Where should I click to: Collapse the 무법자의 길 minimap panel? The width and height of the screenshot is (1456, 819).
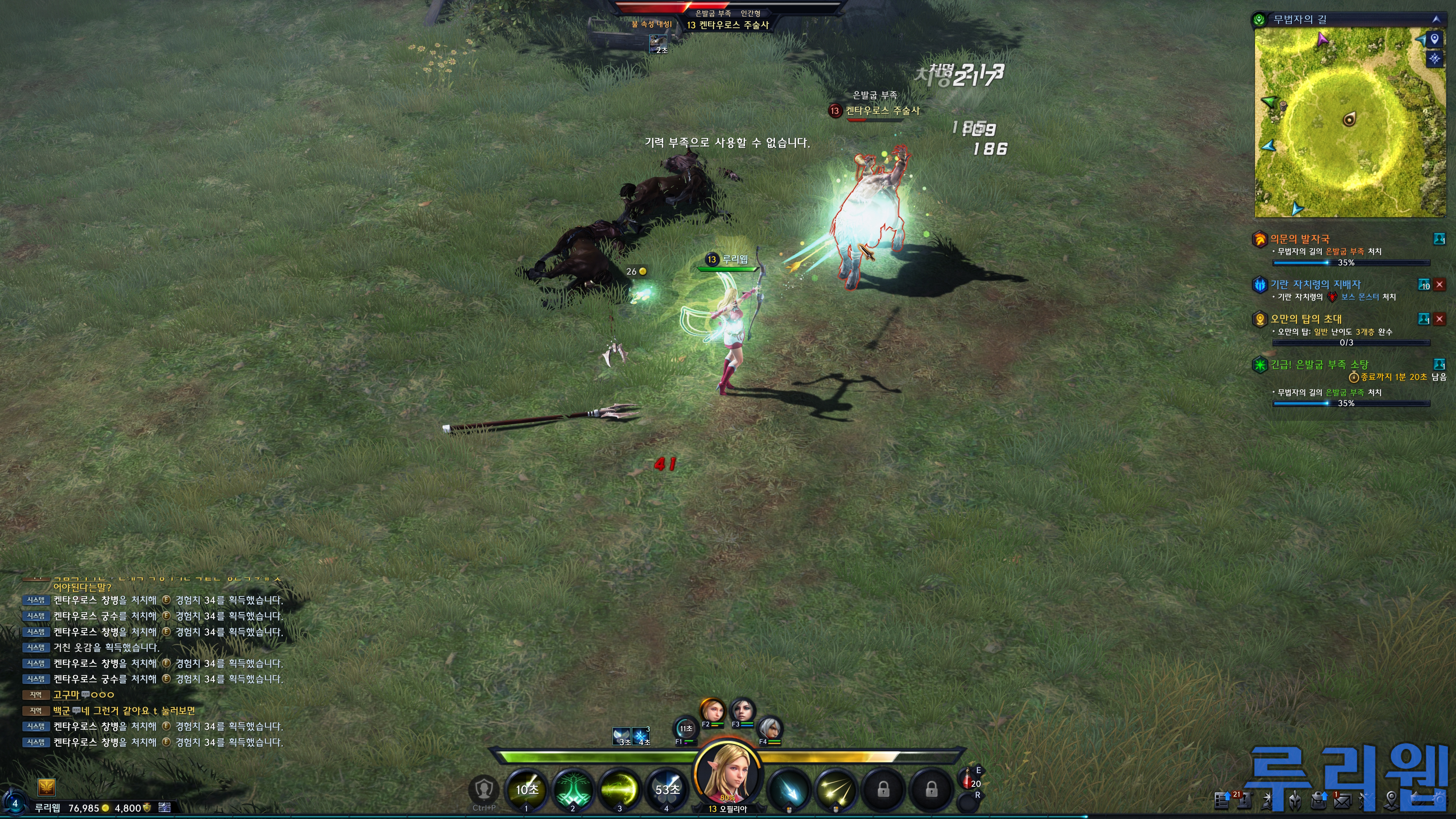[x=1436, y=19]
